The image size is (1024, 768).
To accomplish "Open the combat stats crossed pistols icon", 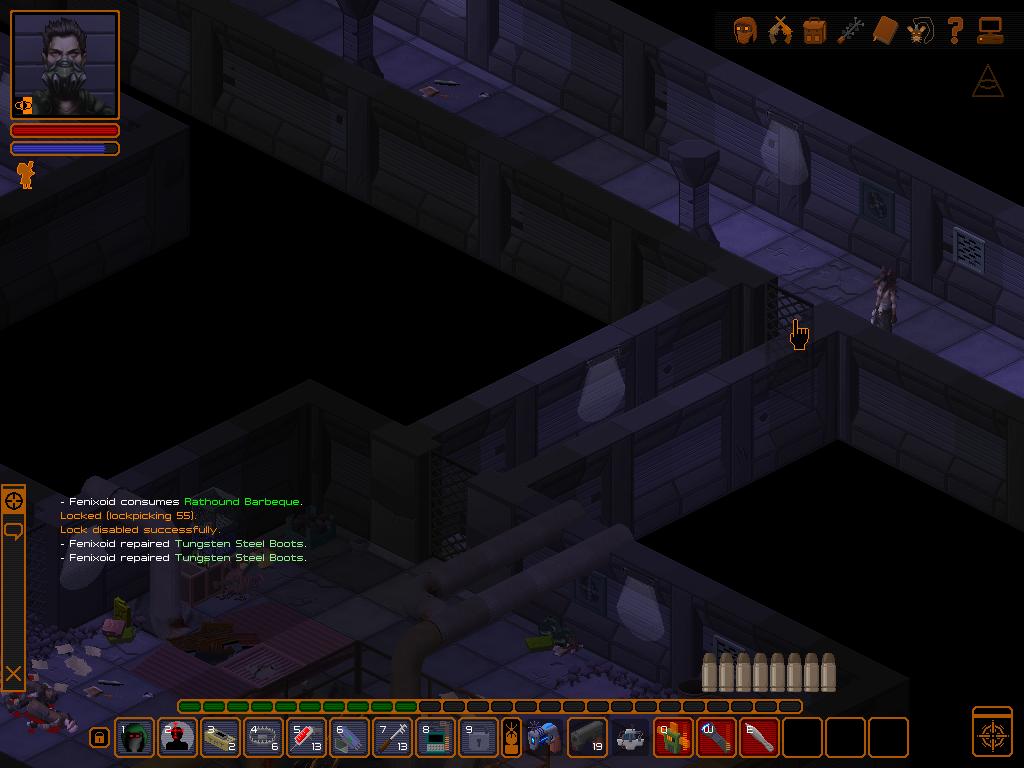I will pos(779,30).
